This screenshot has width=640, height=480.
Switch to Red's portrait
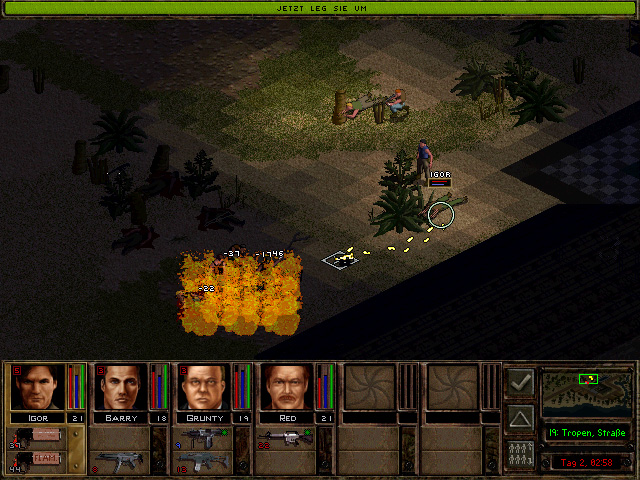click(x=287, y=387)
